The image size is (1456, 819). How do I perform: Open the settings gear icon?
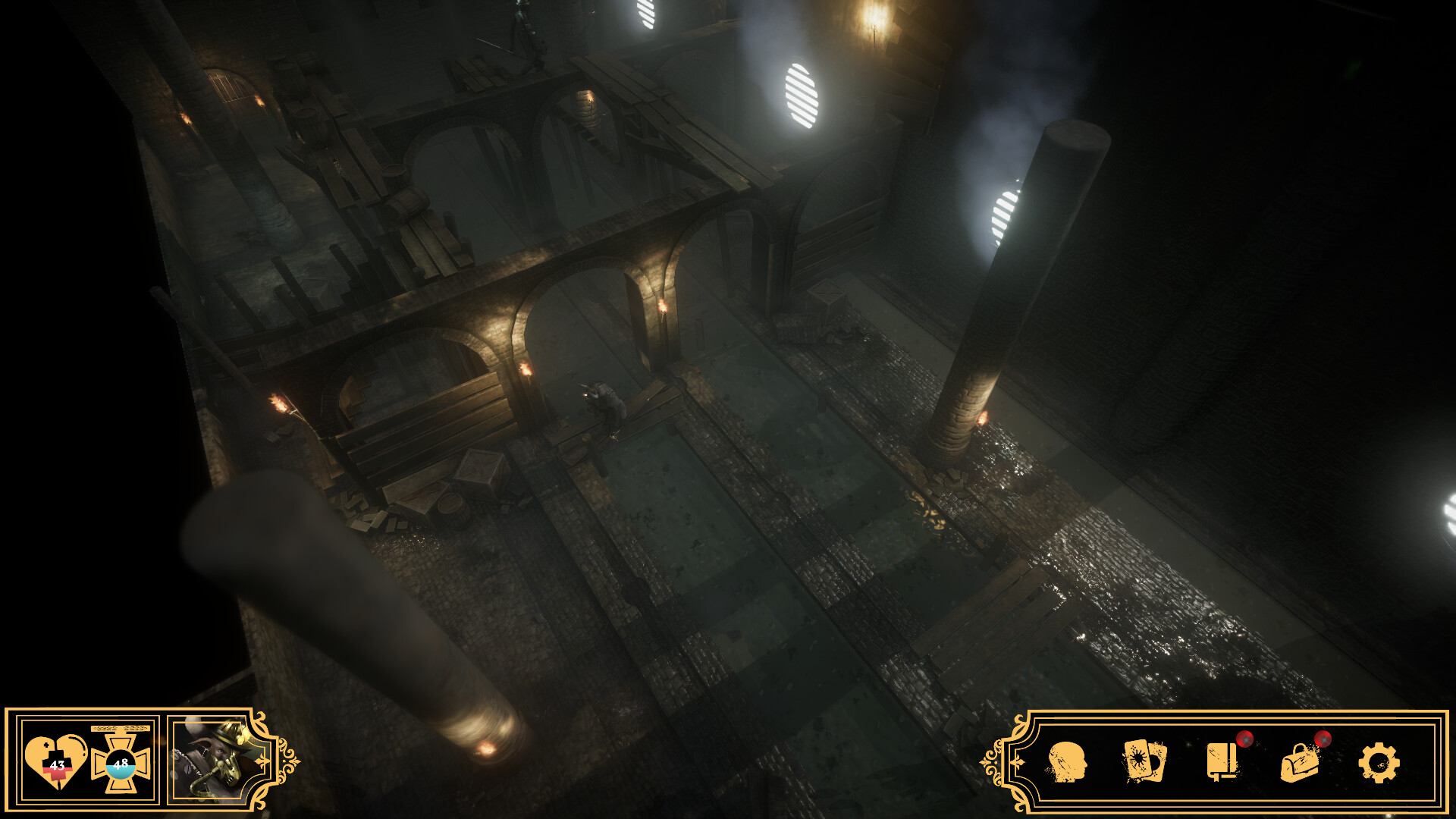pos(1380,762)
